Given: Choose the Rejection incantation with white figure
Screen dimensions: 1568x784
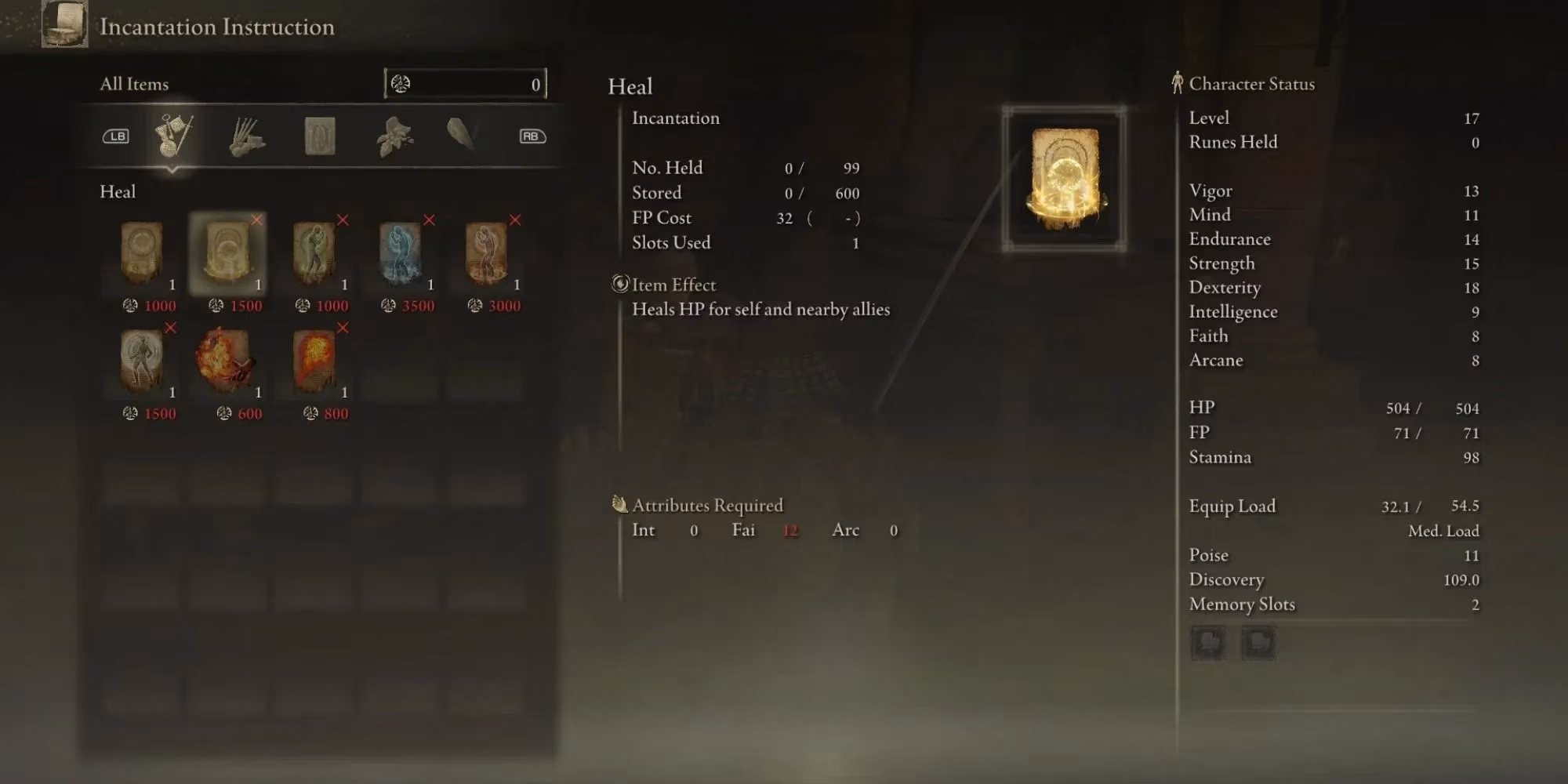Looking at the screenshot, I should click(x=142, y=361).
